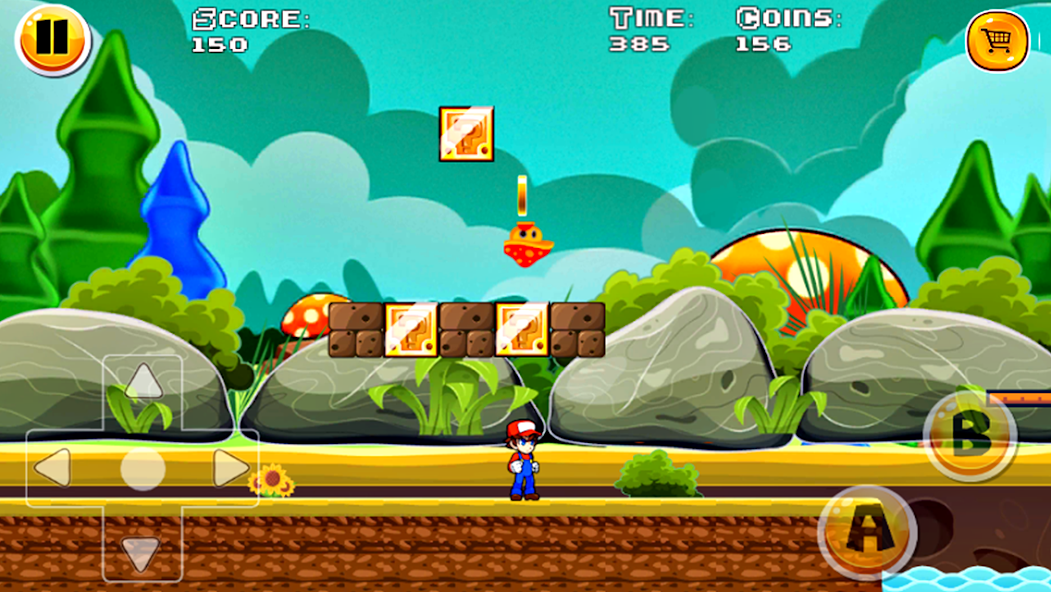Tap the B action button

[969, 435]
